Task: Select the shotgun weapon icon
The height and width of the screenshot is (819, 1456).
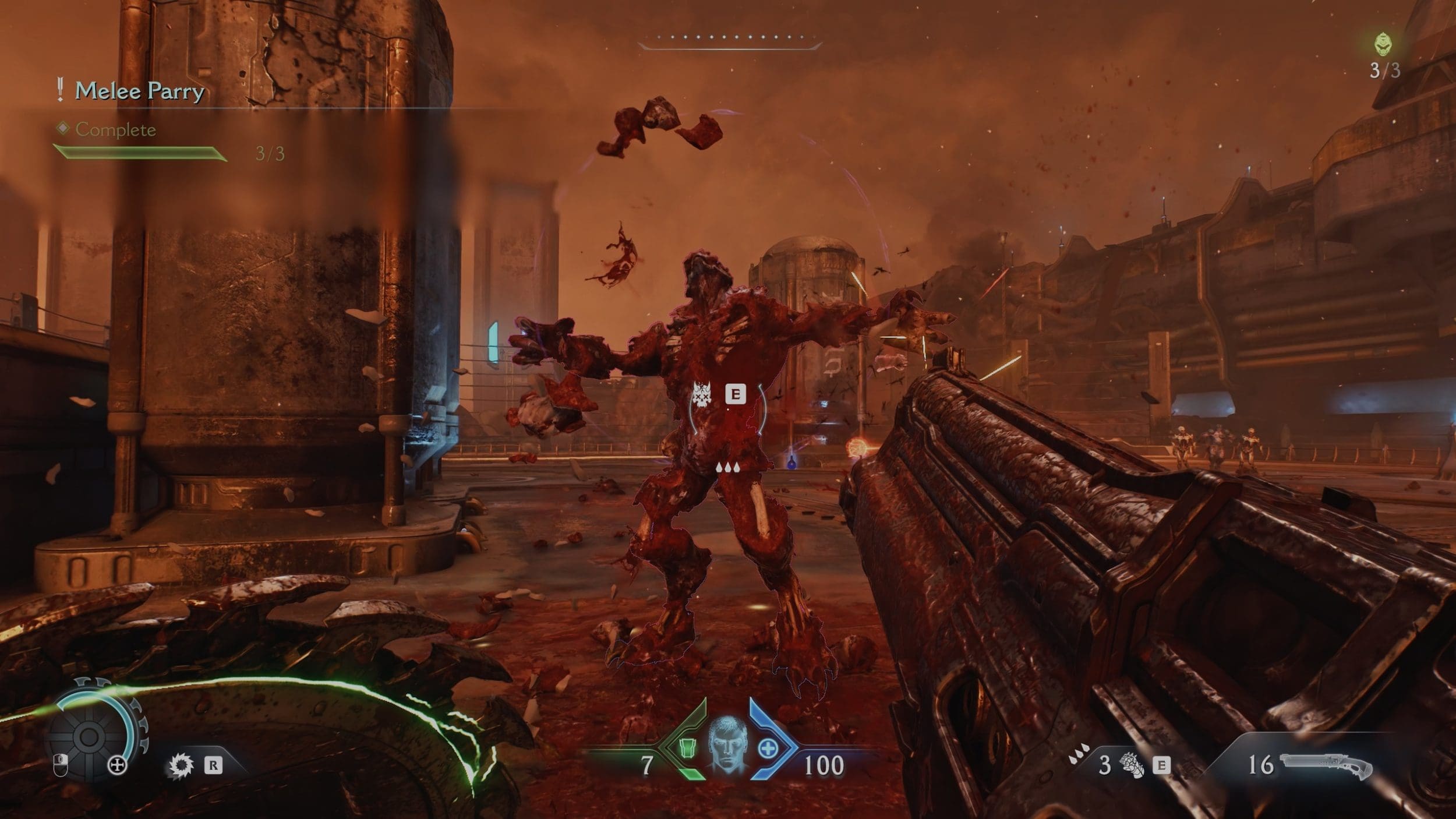Action: coord(1326,765)
